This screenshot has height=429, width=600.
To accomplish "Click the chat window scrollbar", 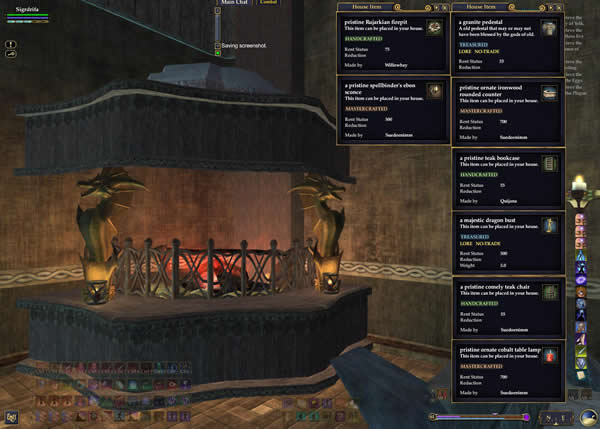I will [217, 25].
